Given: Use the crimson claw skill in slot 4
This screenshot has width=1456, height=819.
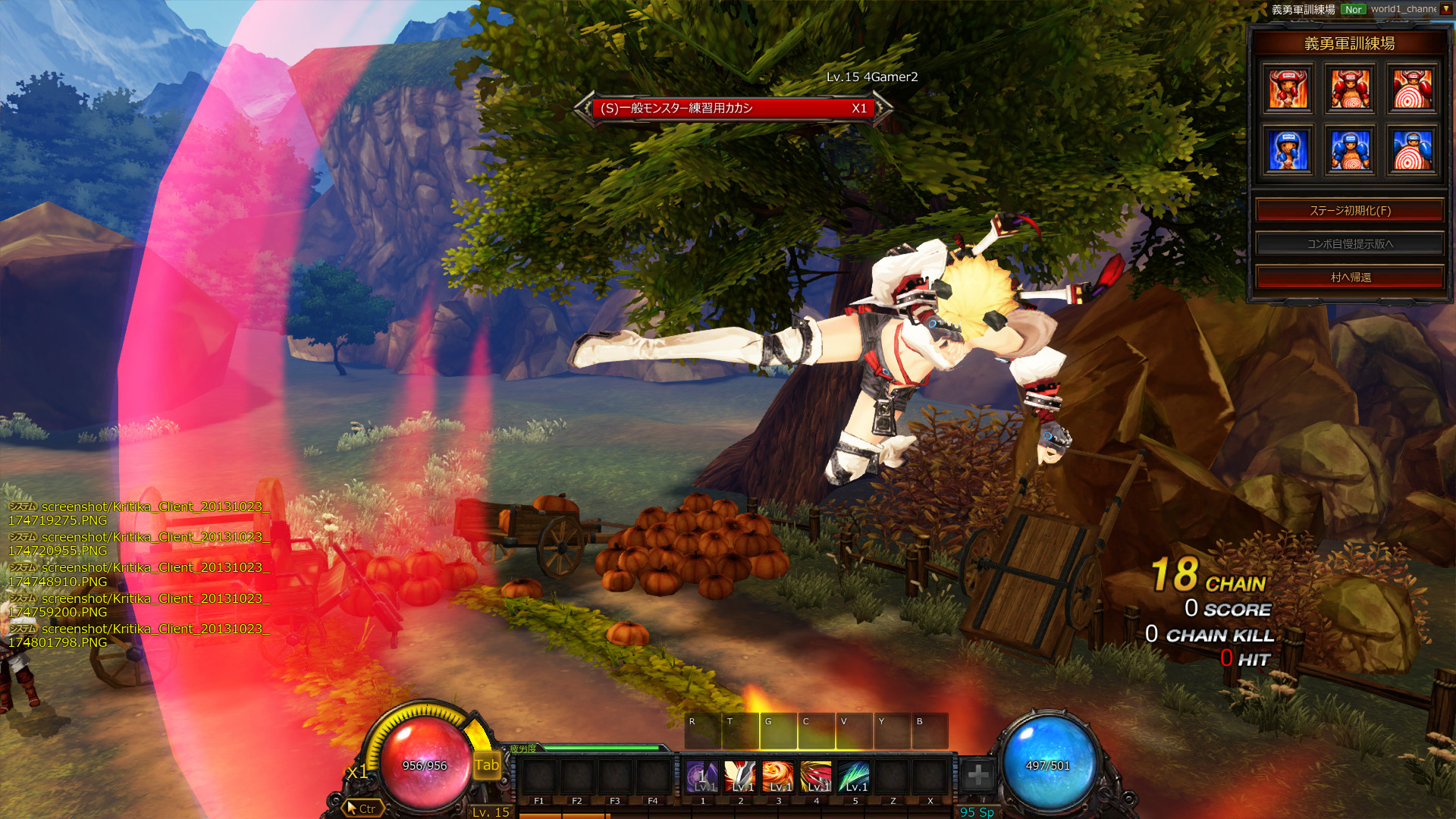Looking at the screenshot, I should (x=816, y=777).
